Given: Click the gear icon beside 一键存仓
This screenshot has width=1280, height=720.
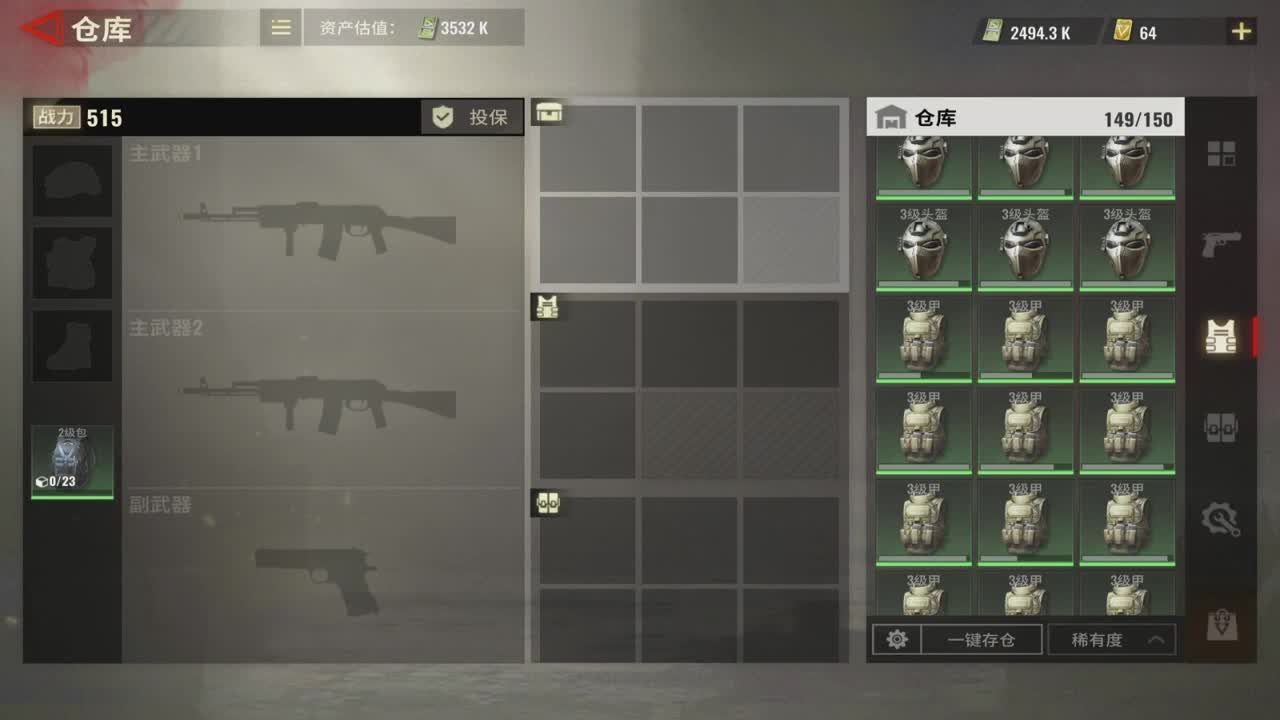Looking at the screenshot, I should click(897, 639).
